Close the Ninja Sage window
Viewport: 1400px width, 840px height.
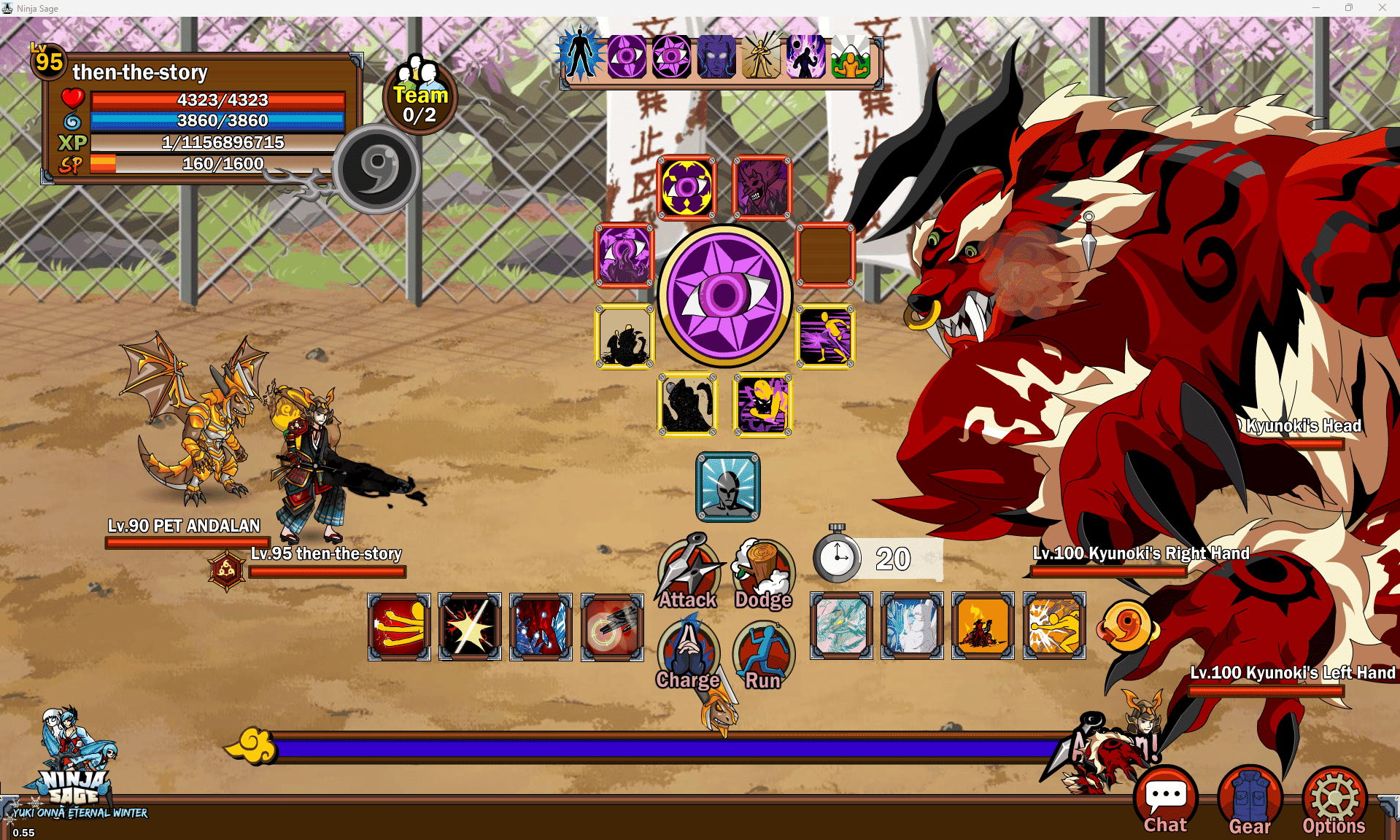(x=1382, y=8)
